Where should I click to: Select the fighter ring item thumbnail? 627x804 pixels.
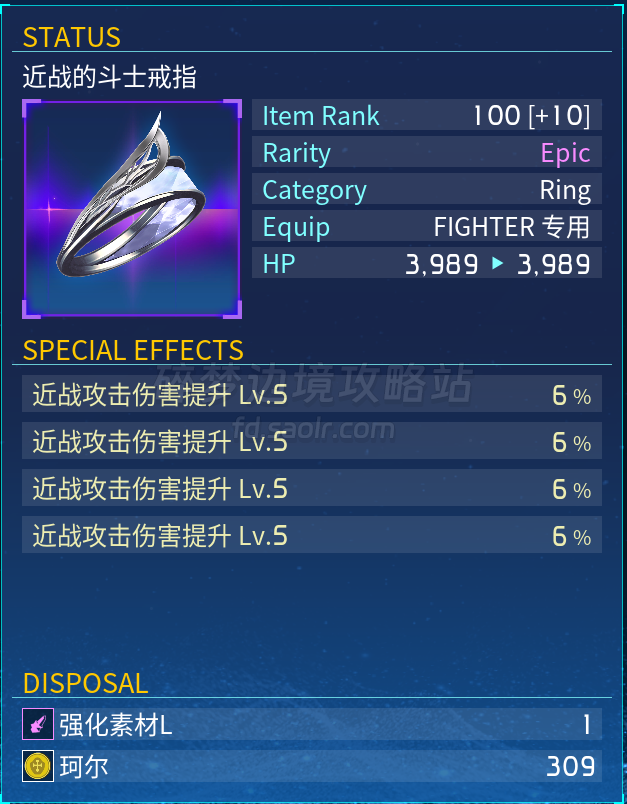132,208
